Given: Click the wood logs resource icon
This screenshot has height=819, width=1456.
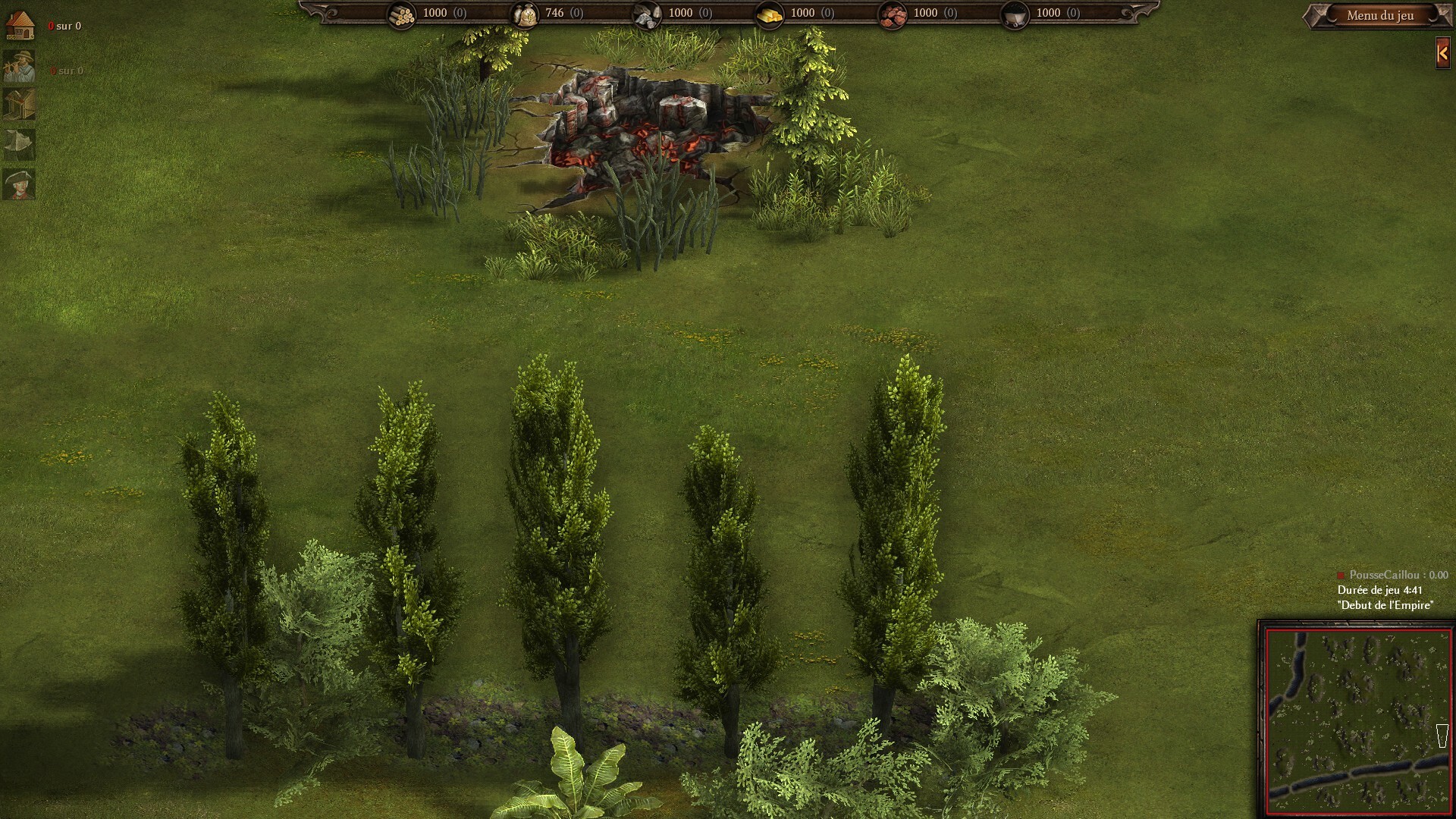Looking at the screenshot, I should point(402,14).
